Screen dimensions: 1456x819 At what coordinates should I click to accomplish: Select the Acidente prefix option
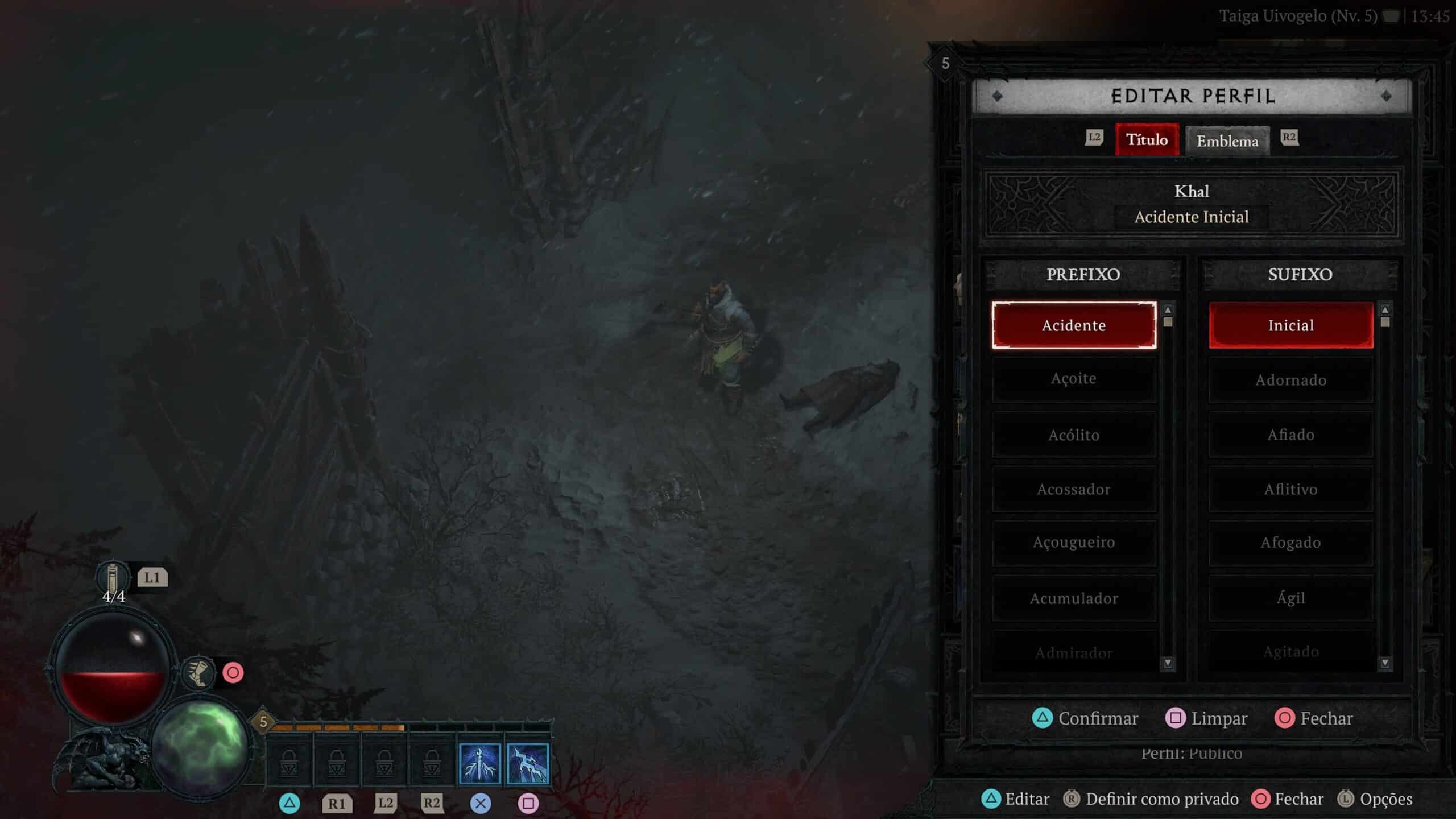point(1074,325)
